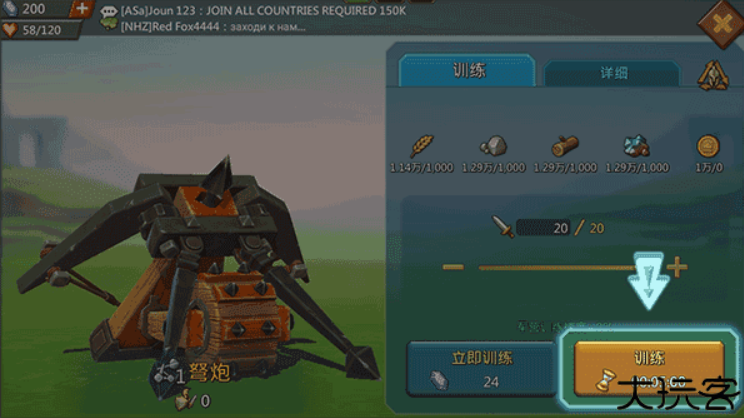The width and height of the screenshot is (744, 418).
Task: Click the troop quantity slider track
Action: [560, 267]
